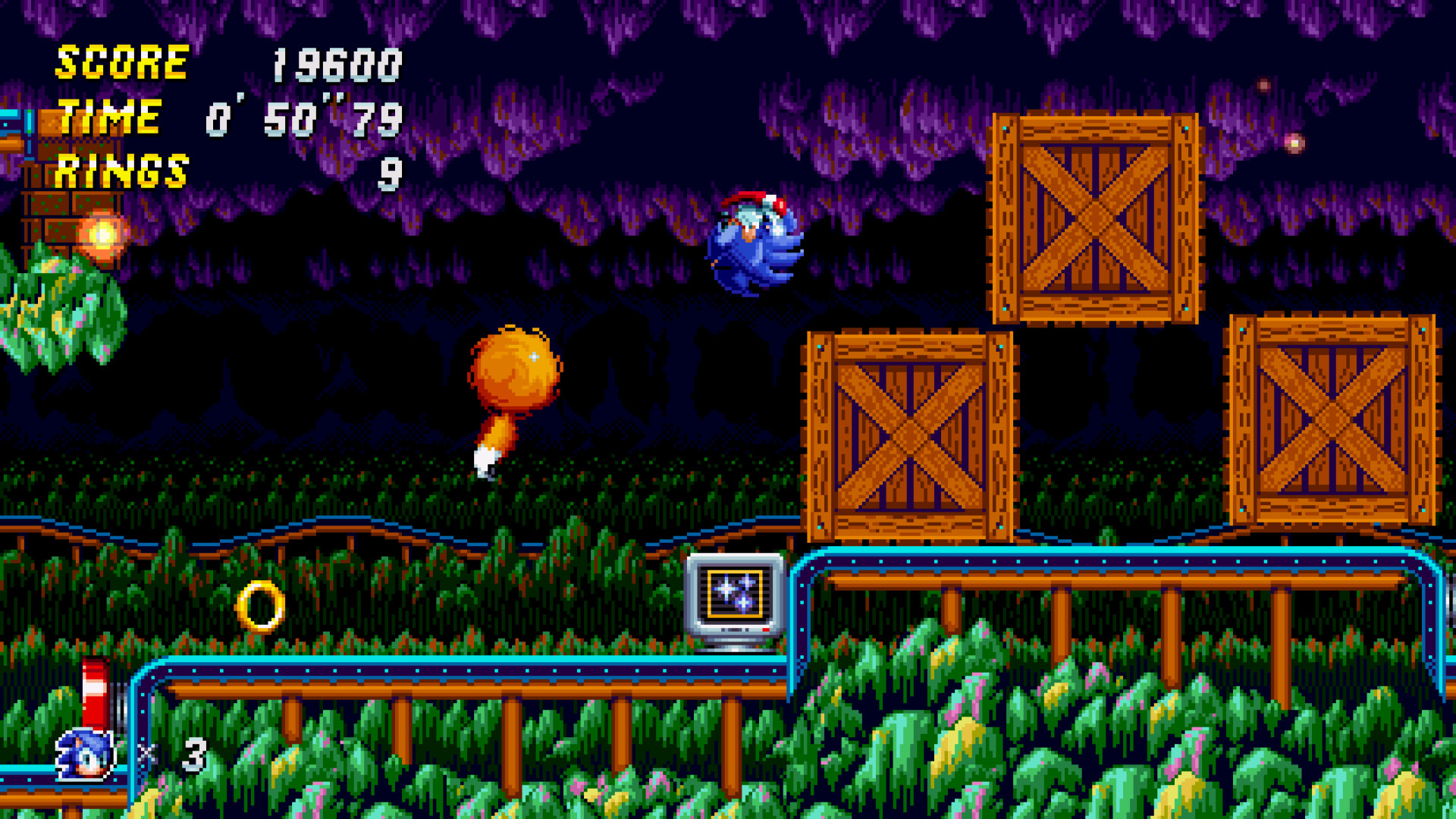This screenshot has width=1456, height=819.
Task: Click the Sonic character spinning in midair
Action: point(755,243)
